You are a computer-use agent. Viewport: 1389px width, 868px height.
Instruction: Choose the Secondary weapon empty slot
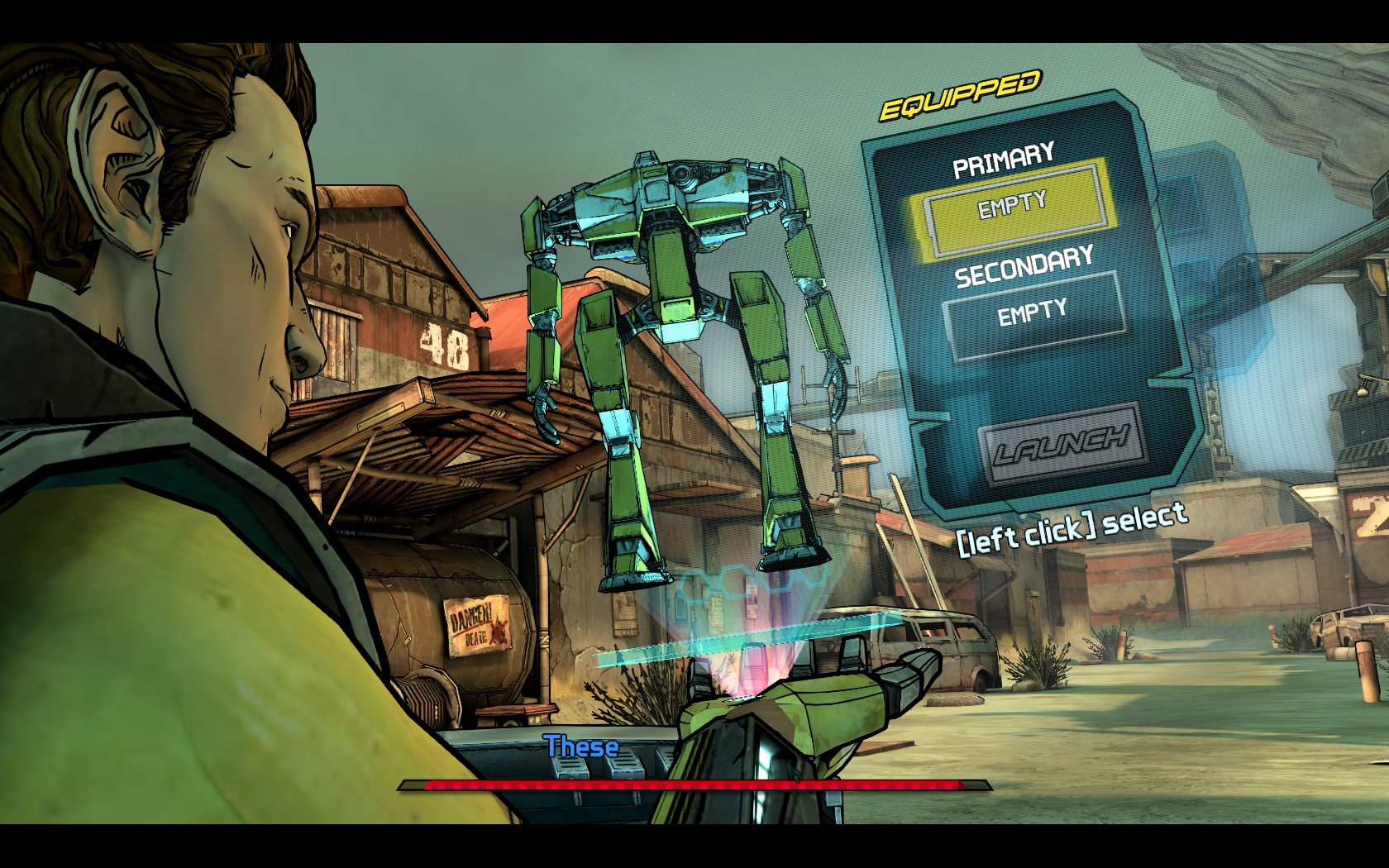click(x=1033, y=315)
